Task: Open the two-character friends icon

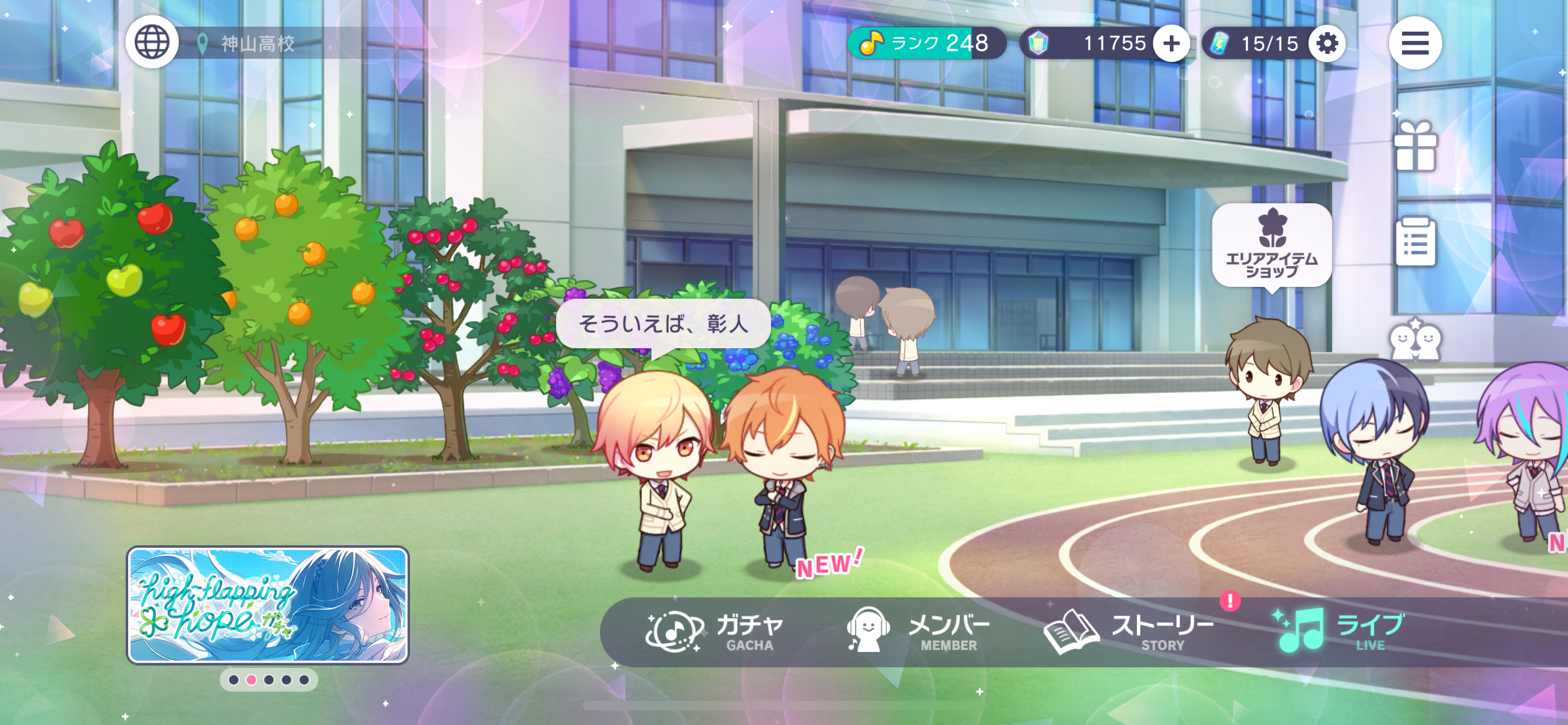Action: pyautogui.click(x=1415, y=340)
